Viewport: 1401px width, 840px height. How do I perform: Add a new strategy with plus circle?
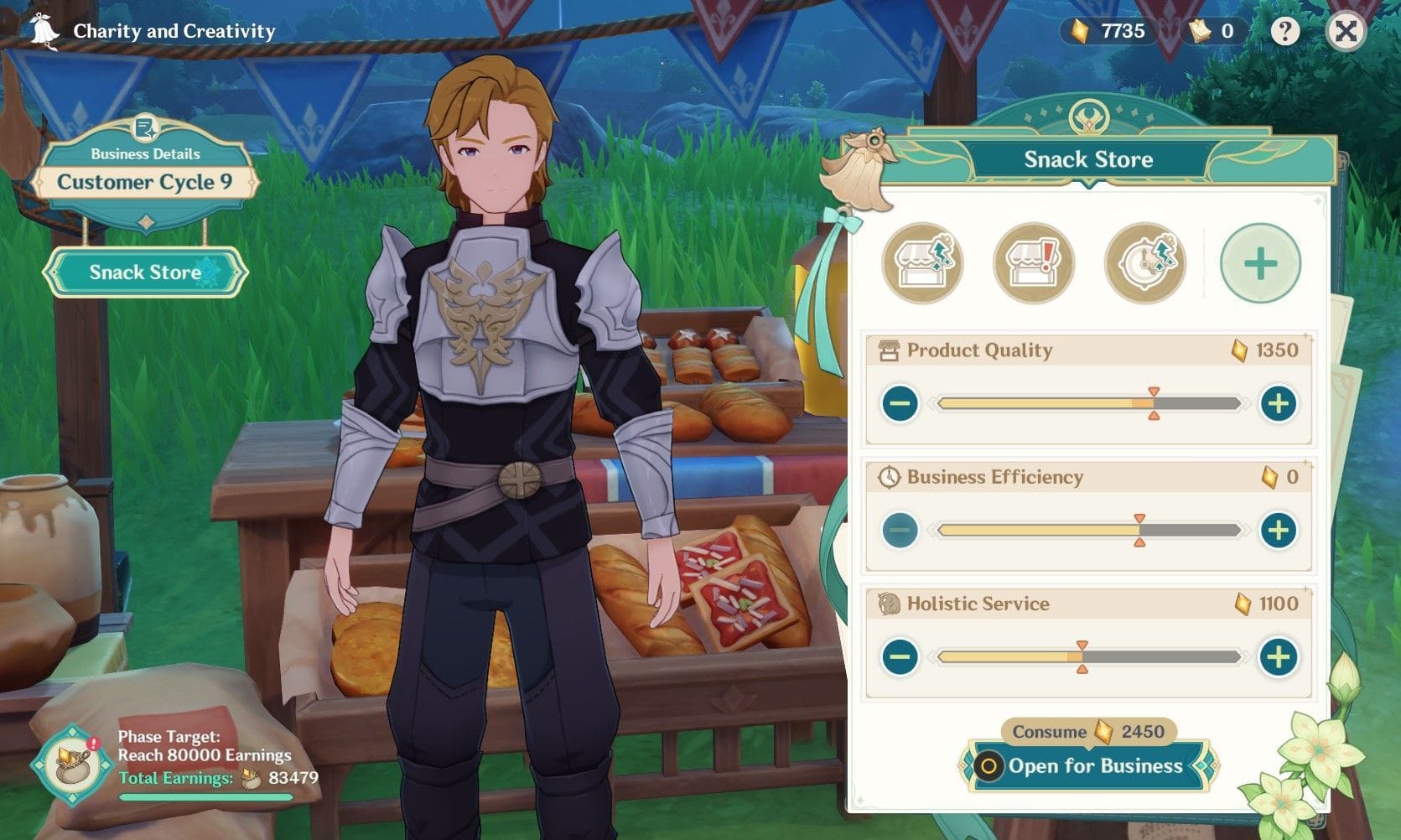tap(1260, 263)
